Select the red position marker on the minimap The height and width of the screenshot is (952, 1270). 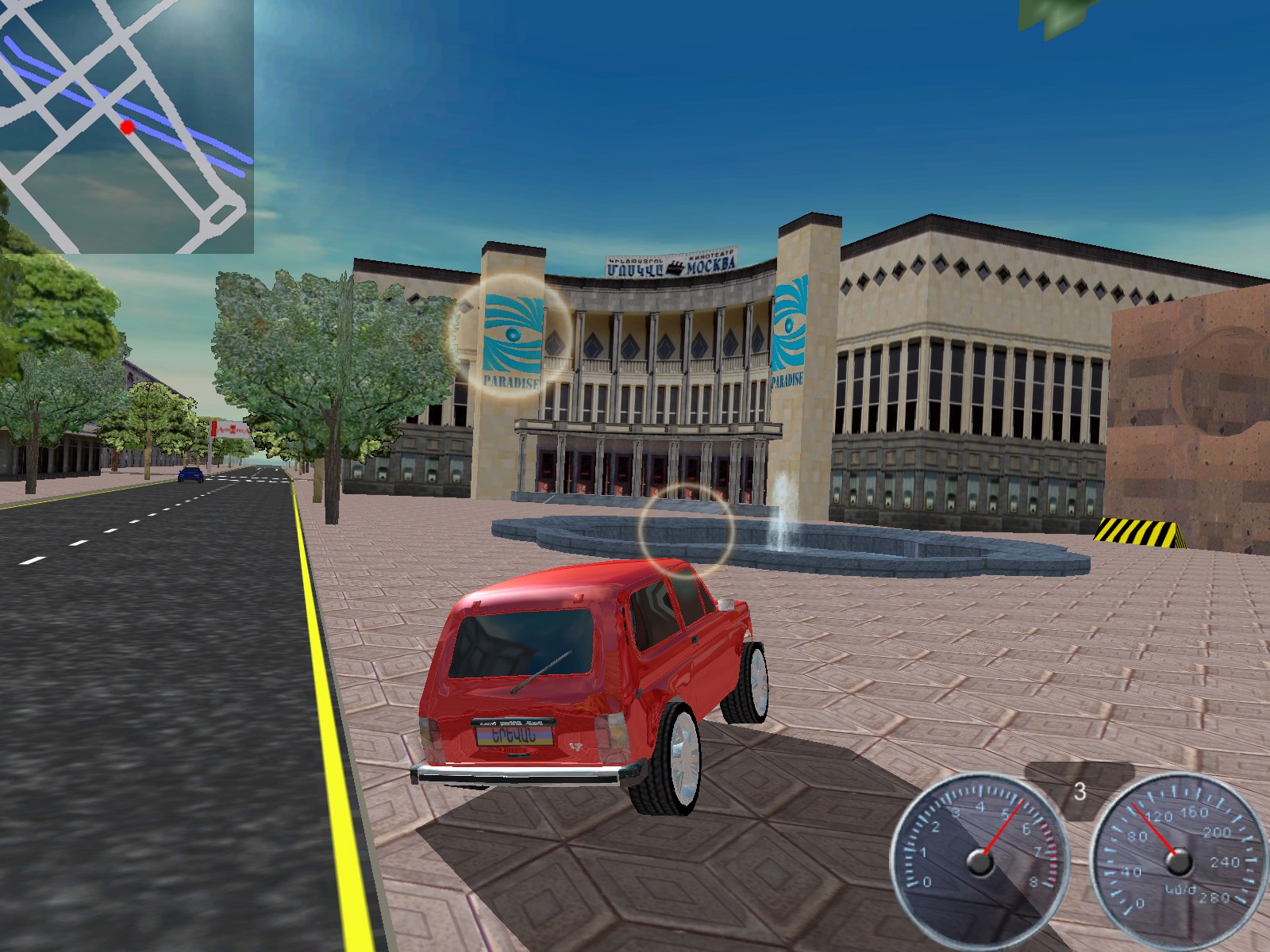[x=127, y=126]
